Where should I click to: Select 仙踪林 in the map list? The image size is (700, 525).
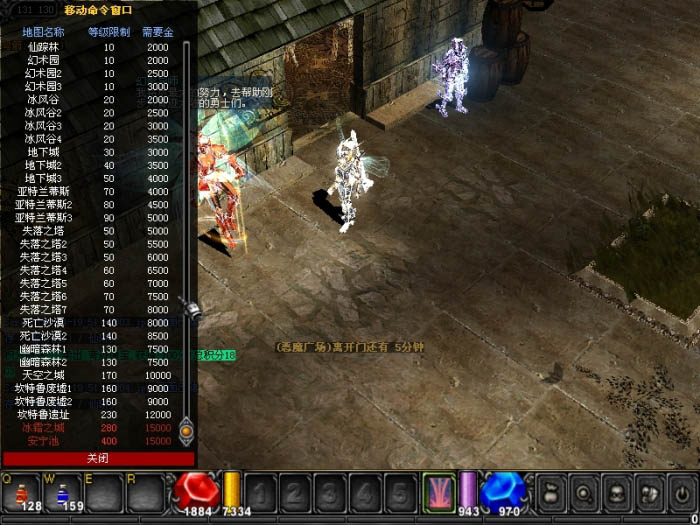click(44, 47)
